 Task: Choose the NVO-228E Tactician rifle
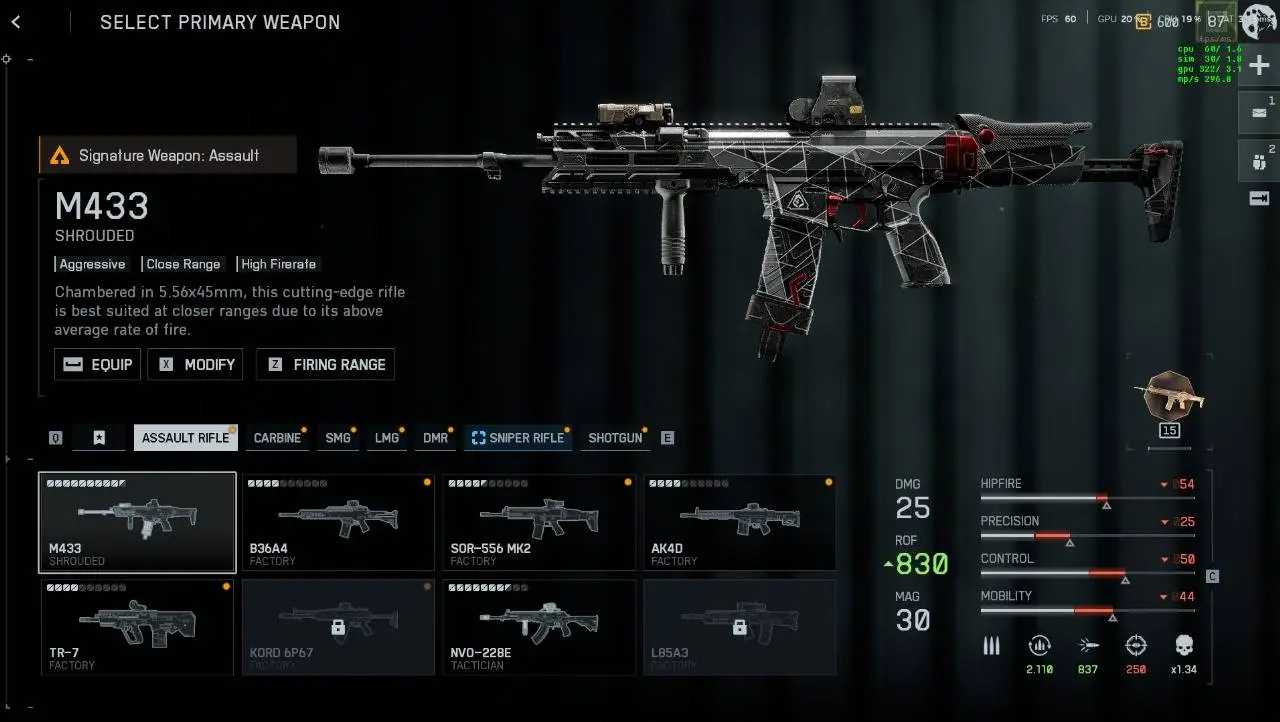(538, 627)
